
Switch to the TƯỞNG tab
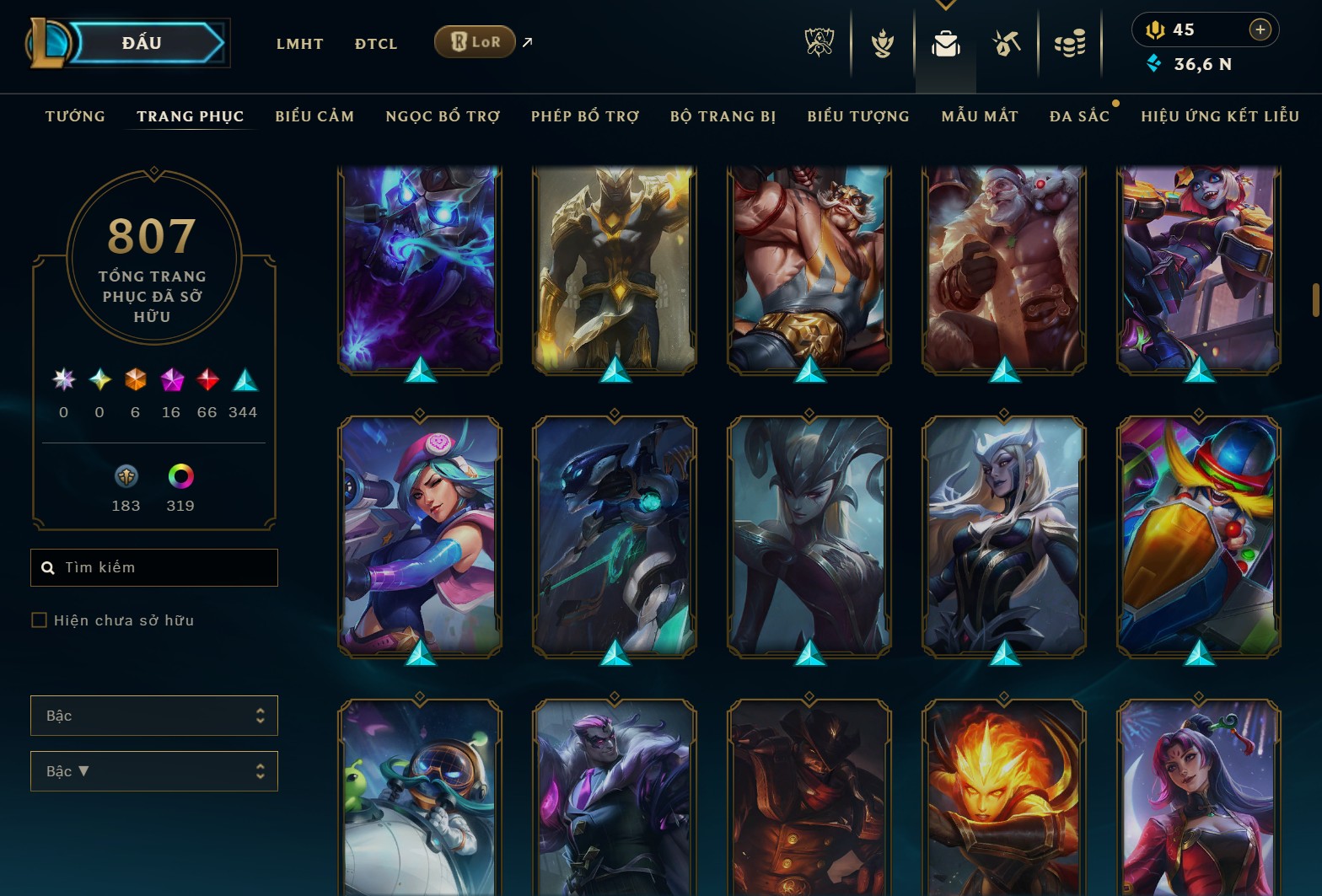75,115
